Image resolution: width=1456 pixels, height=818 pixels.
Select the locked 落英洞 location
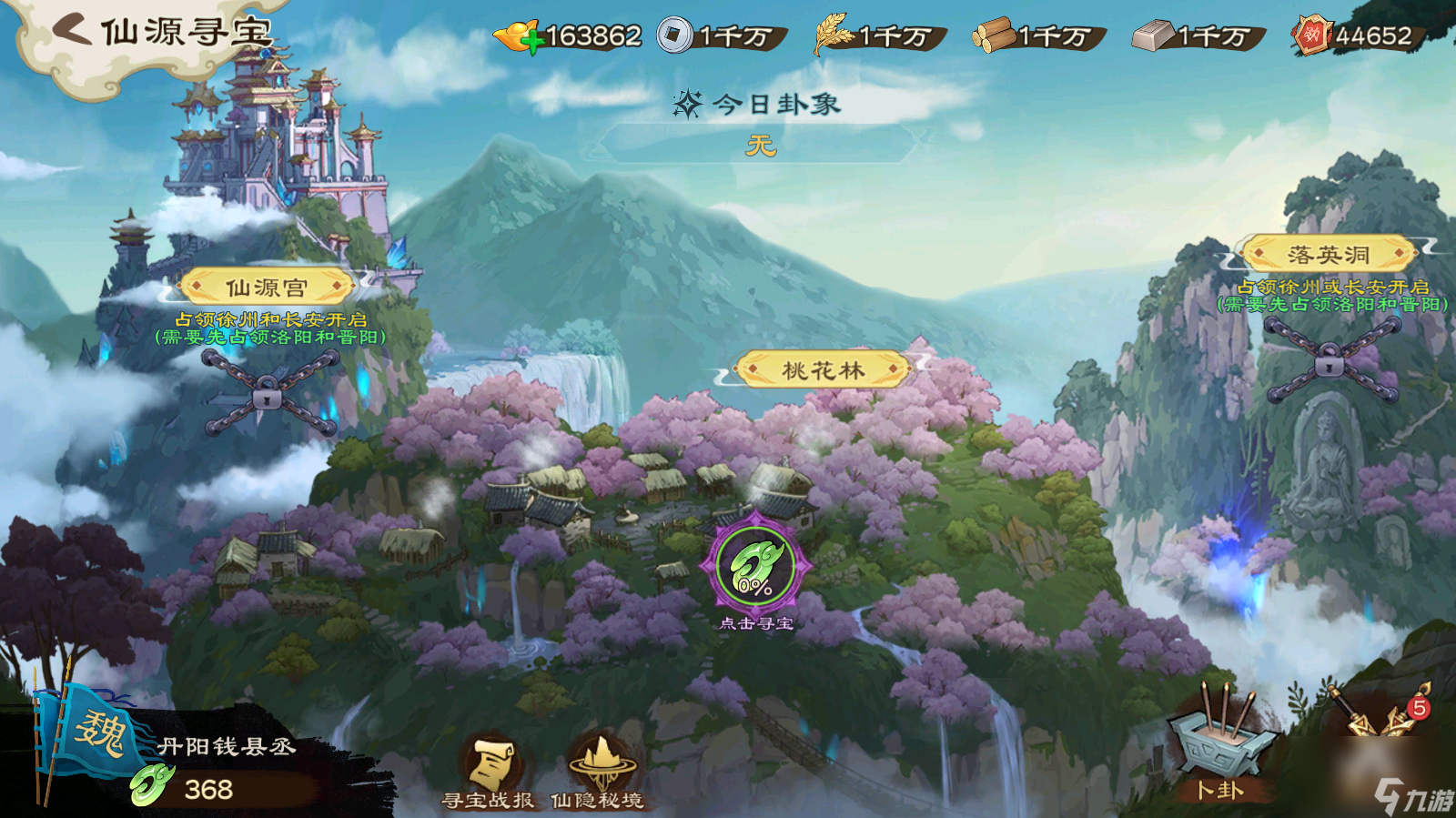point(1329,255)
